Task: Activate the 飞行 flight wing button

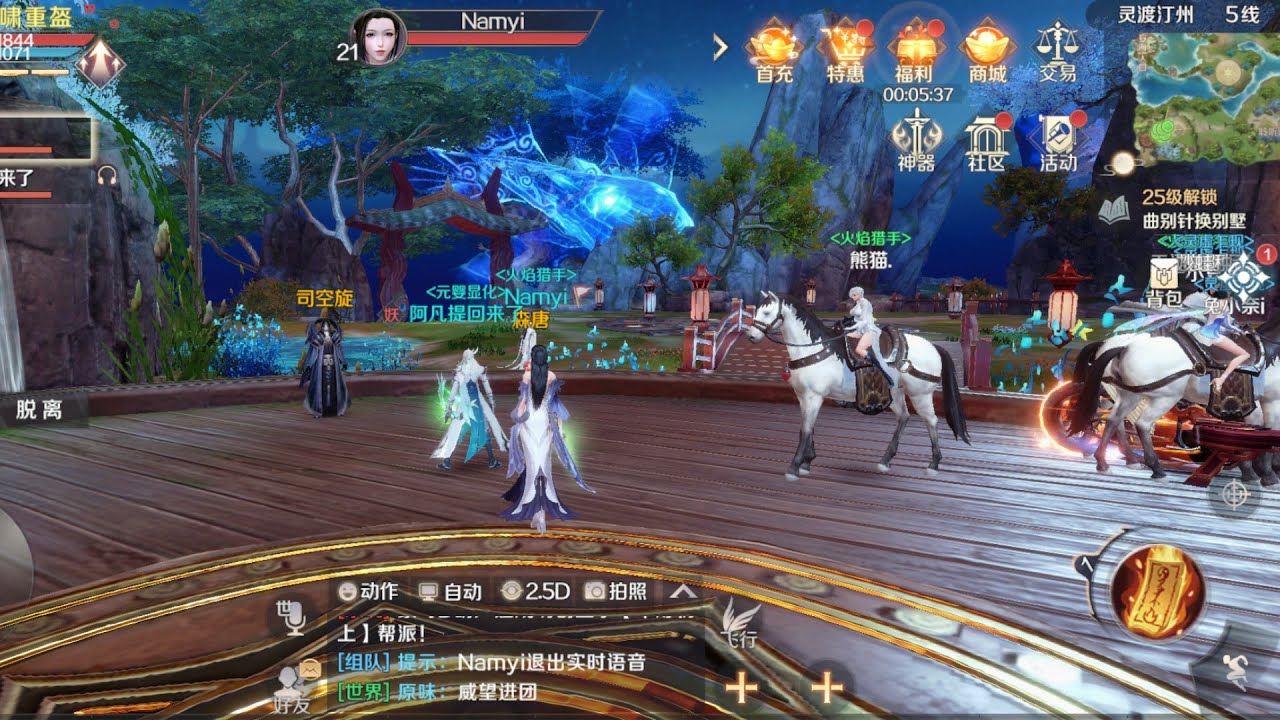Action: [740, 622]
